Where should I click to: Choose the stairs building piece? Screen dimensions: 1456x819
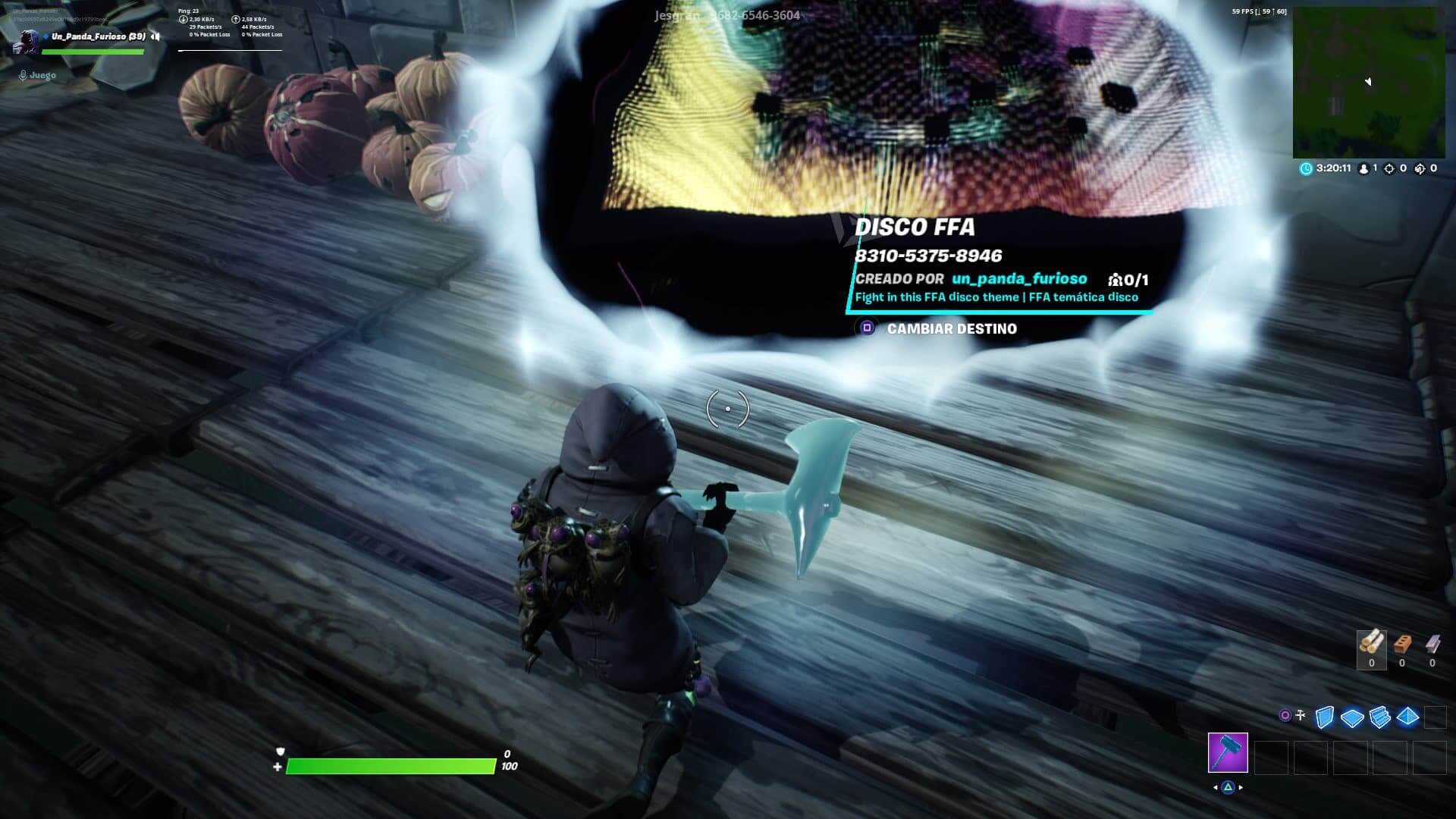(1380, 717)
